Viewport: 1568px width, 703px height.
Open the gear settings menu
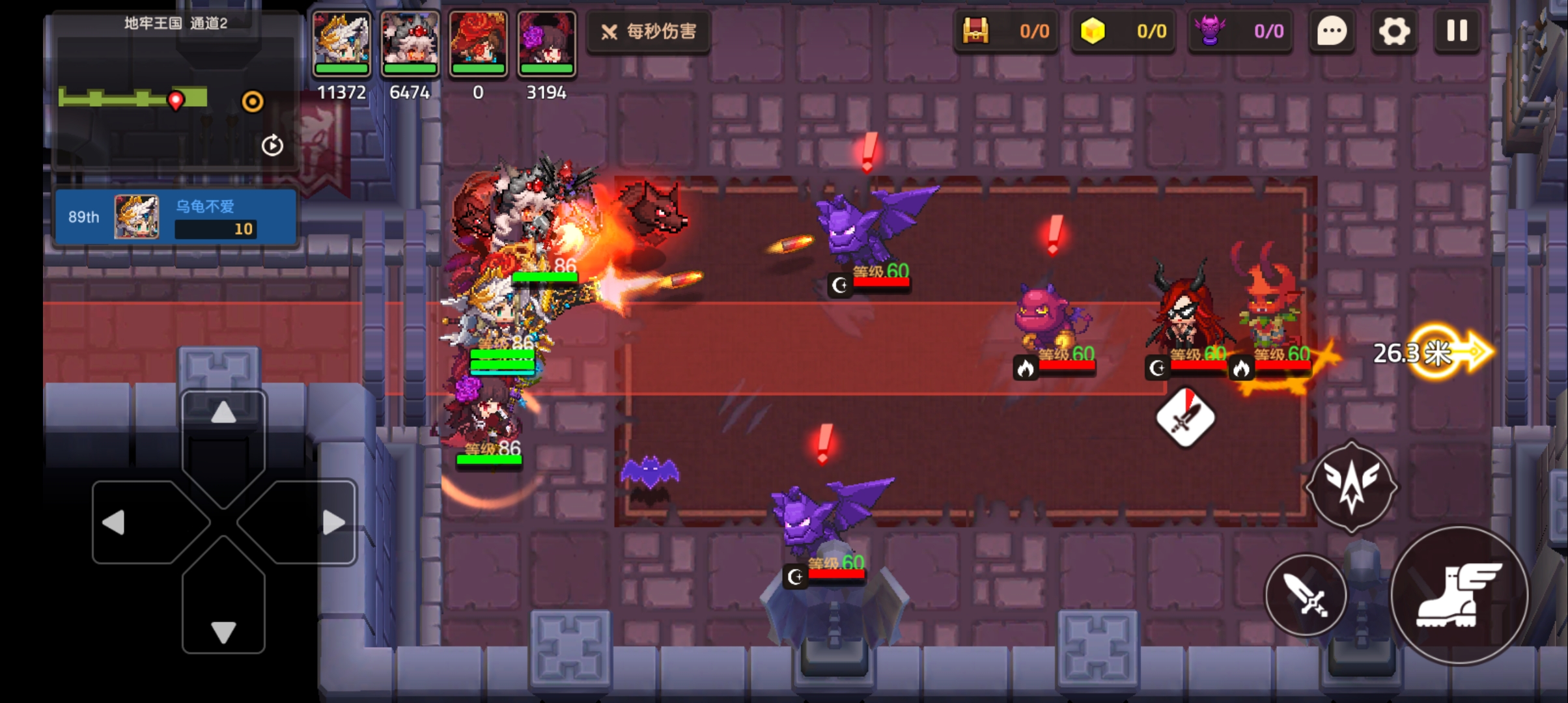pyautogui.click(x=1393, y=31)
